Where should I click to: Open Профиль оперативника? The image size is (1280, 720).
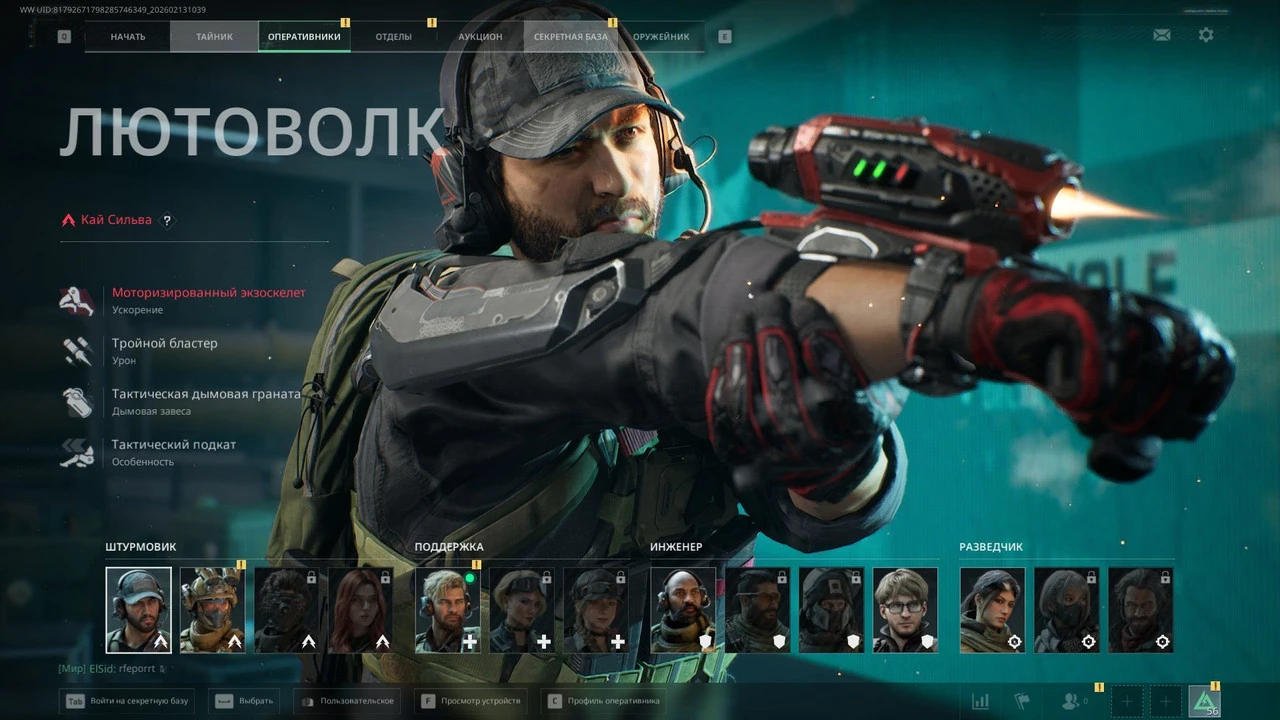pos(603,701)
